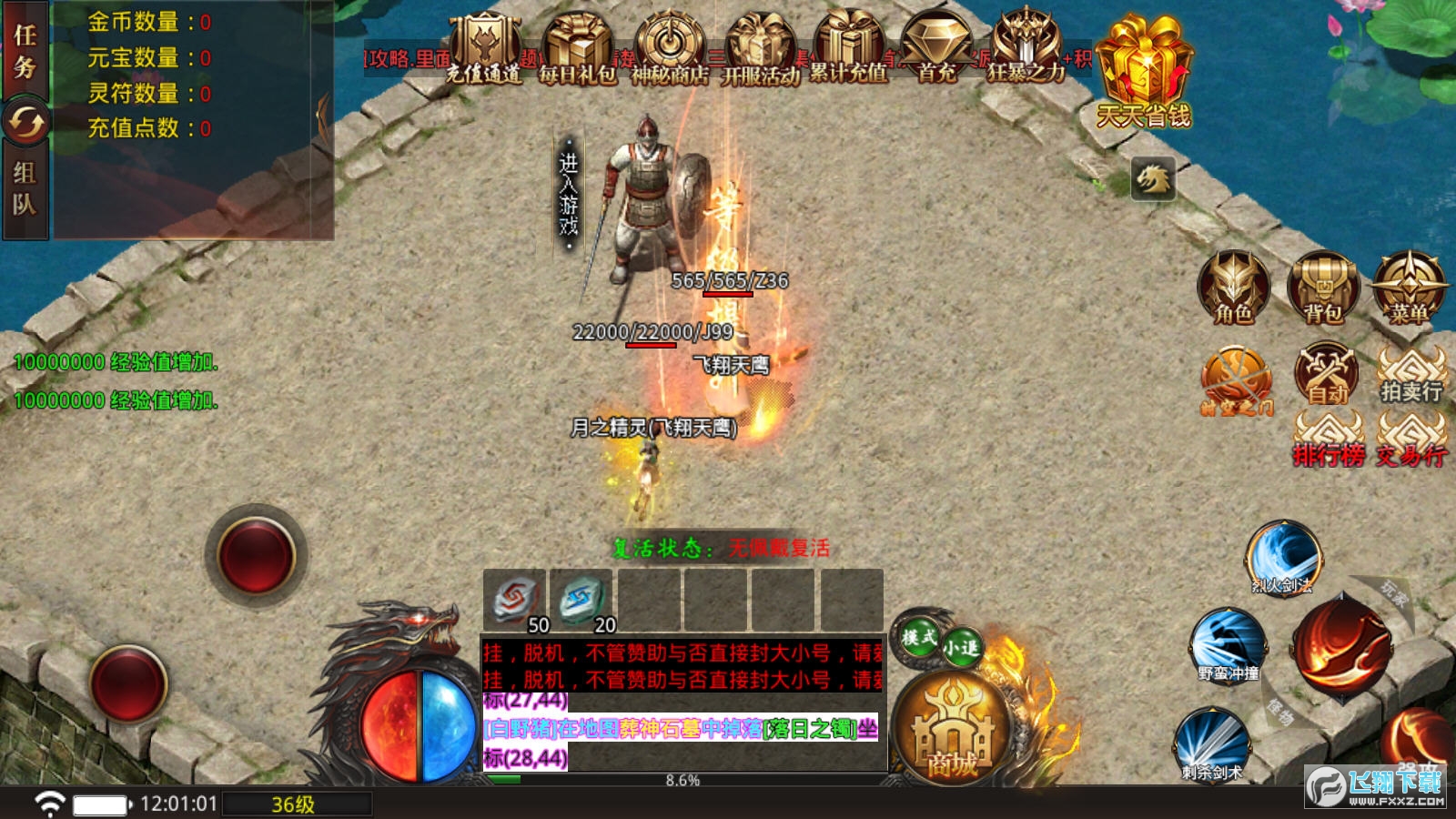The height and width of the screenshot is (819, 1456).
Task: View the 排行榜 leaderboard
Action: [1329, 441]
